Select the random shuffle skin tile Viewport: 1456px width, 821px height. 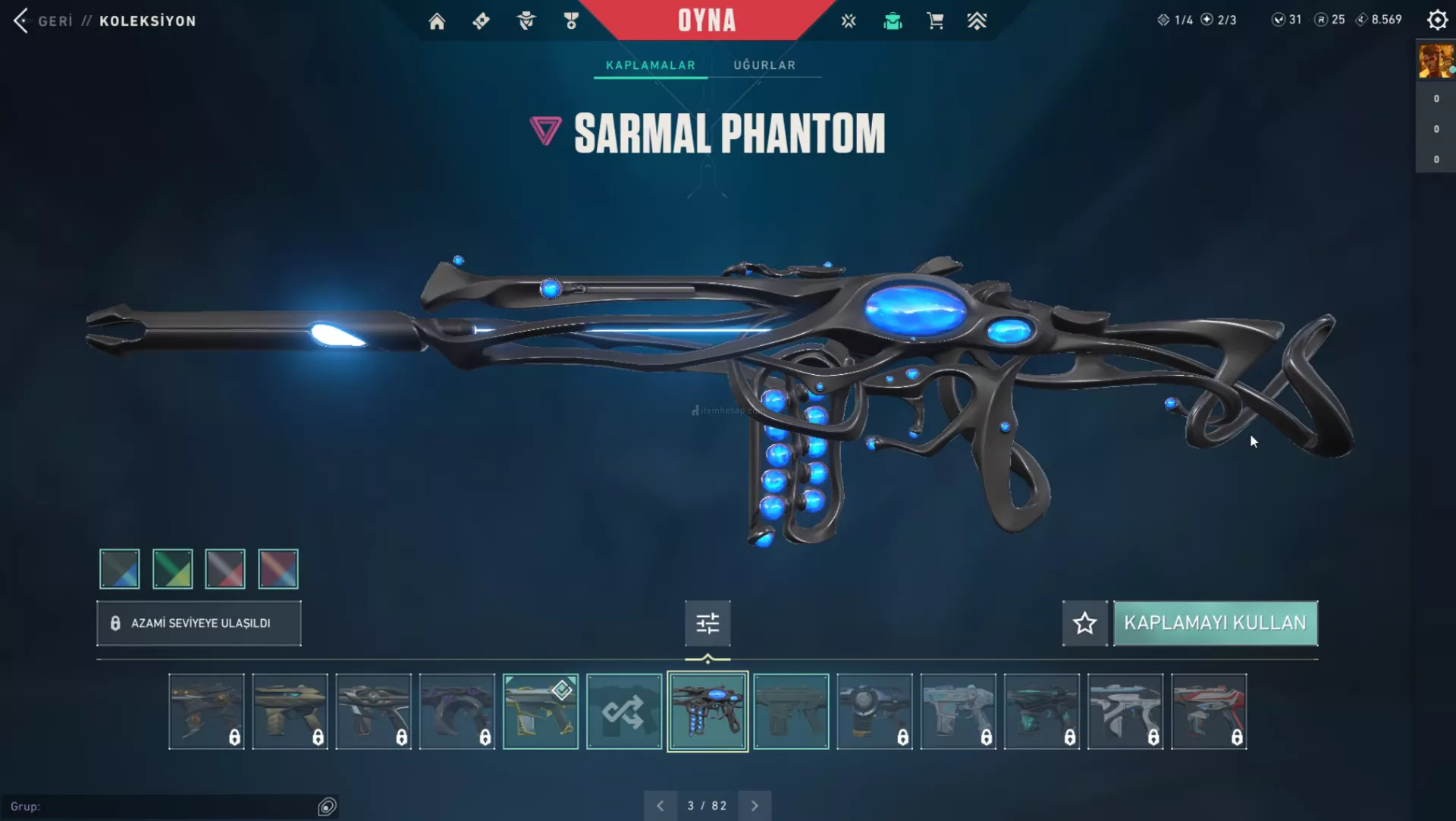tap(623, 712)
